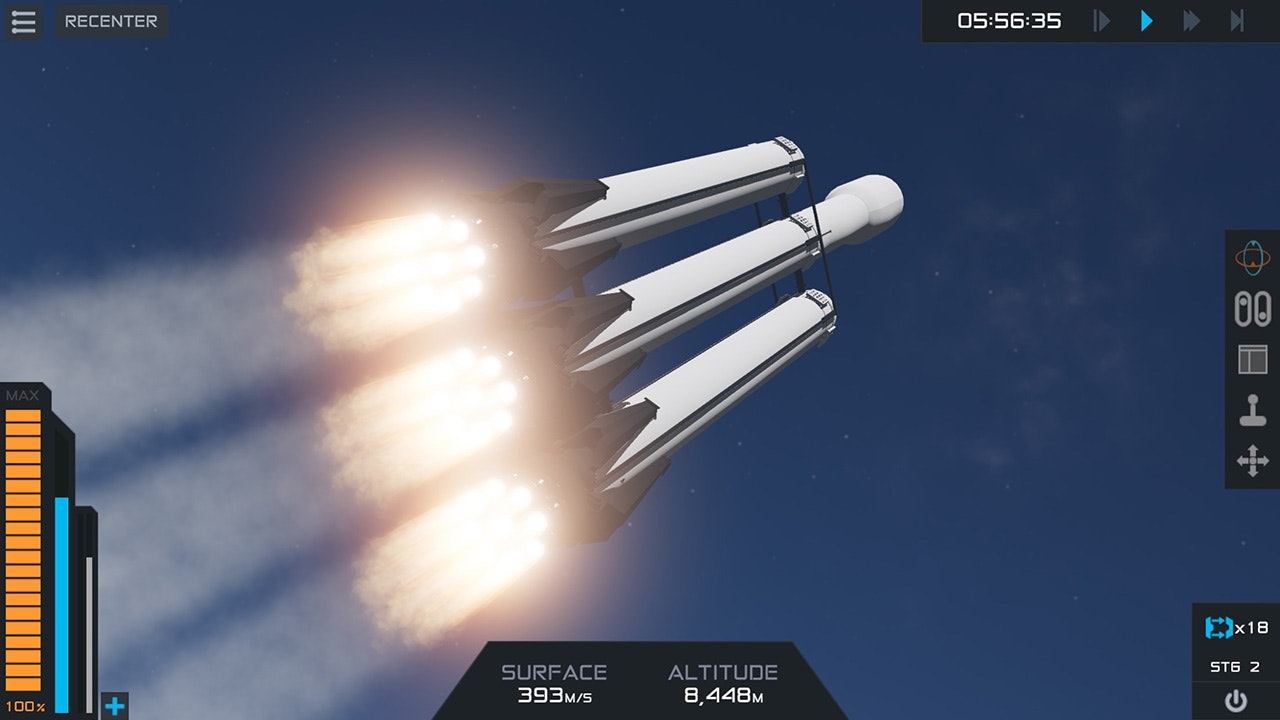This screenshot has height=720, width=1280.
Task: Open the input sliders panel
Action: click(x=1254, y=311)
